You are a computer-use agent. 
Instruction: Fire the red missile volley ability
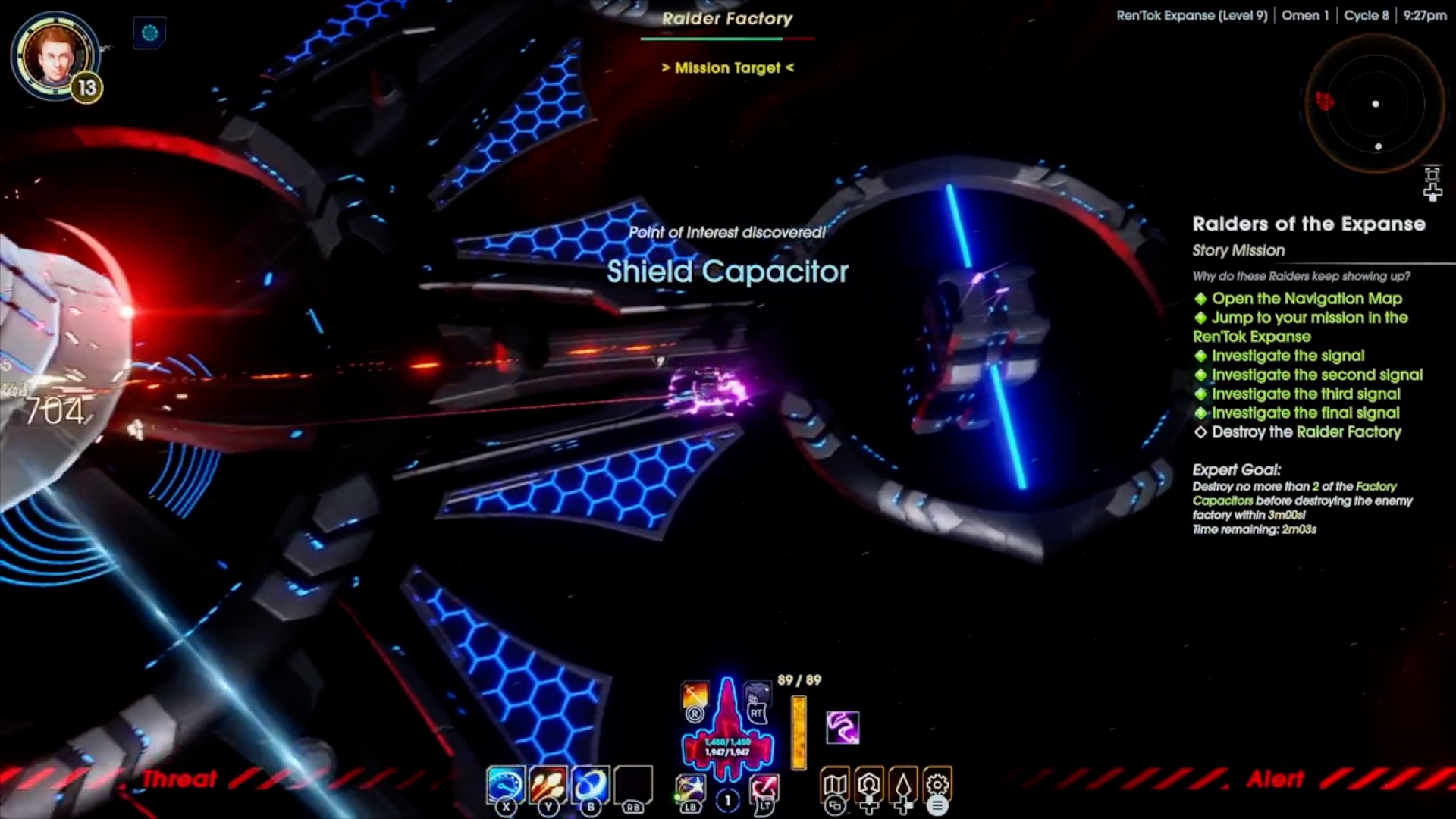(x=548, y=784)
